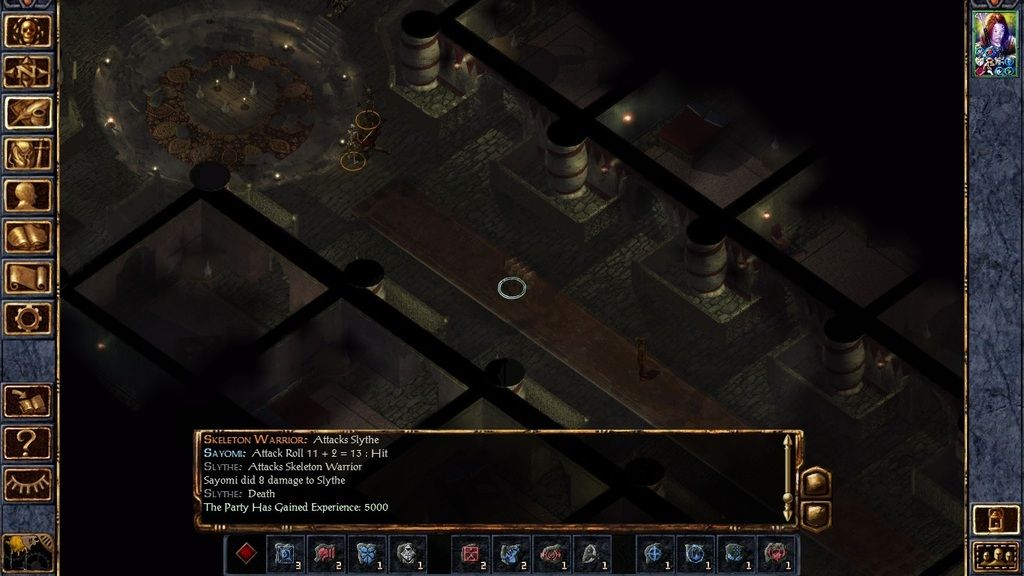Open the priest scroll screen
Screen dimensions: 1024x576
pyautogui.click(x=28, y=277)
